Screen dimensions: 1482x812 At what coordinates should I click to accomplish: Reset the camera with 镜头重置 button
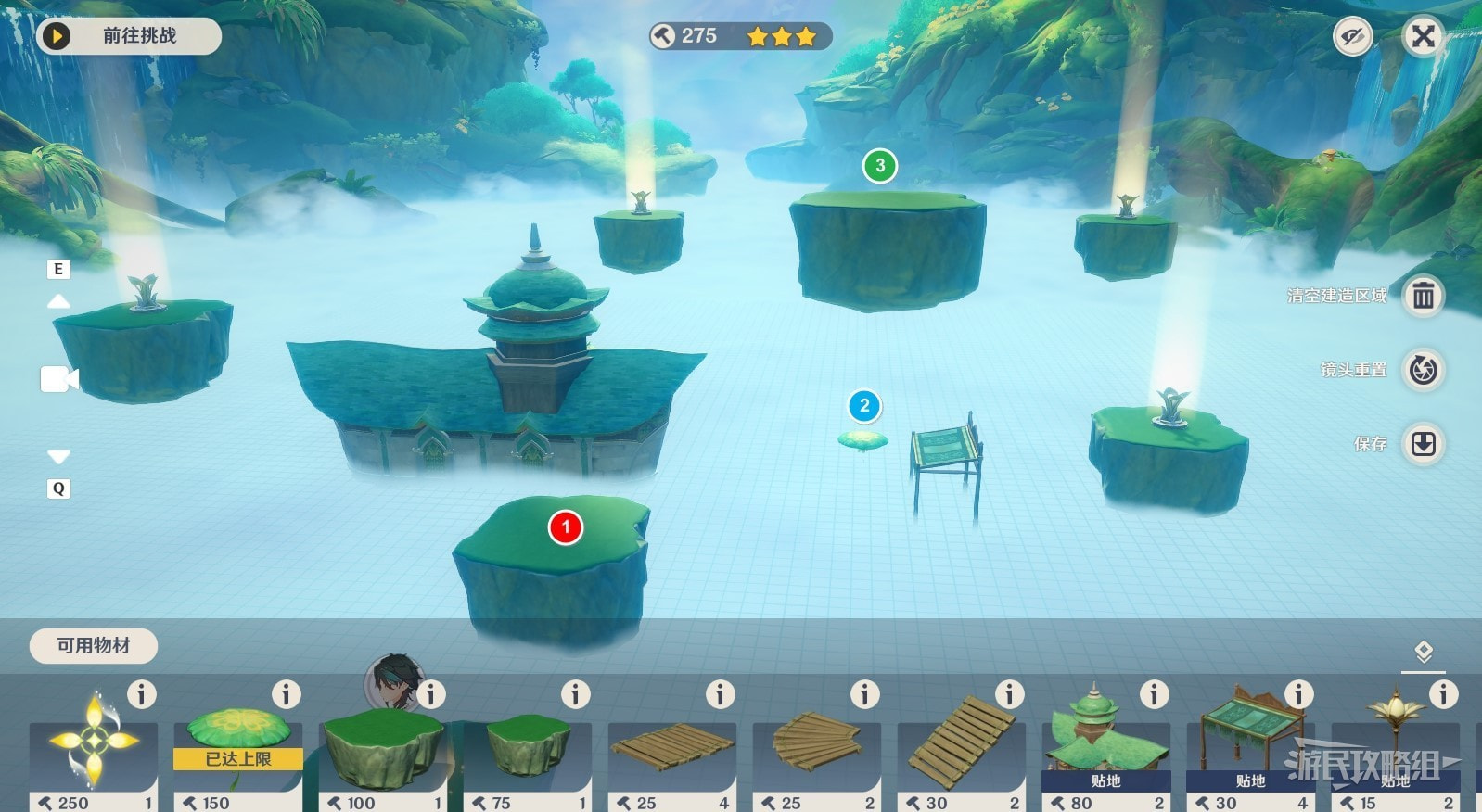[x=1423, y=370]
